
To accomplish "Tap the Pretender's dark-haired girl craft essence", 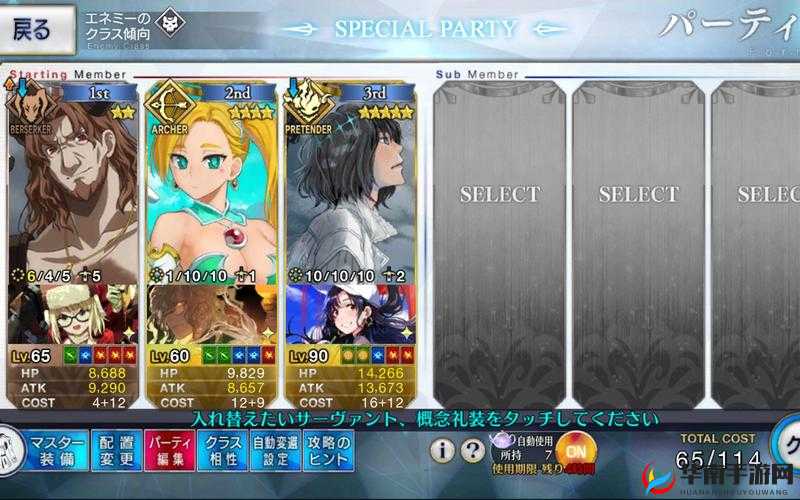I will coord(350,314).
